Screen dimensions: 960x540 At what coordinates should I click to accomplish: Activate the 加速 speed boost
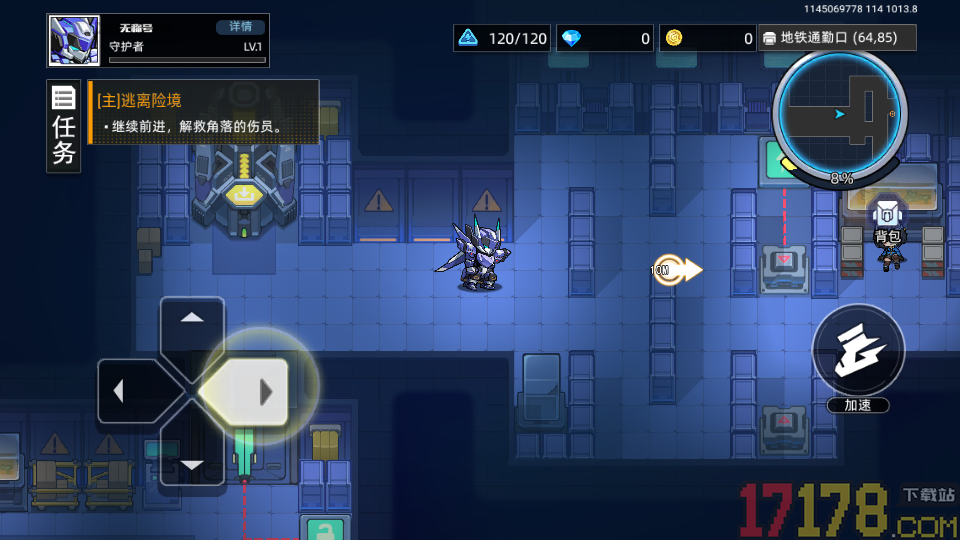tap(858, 349)
